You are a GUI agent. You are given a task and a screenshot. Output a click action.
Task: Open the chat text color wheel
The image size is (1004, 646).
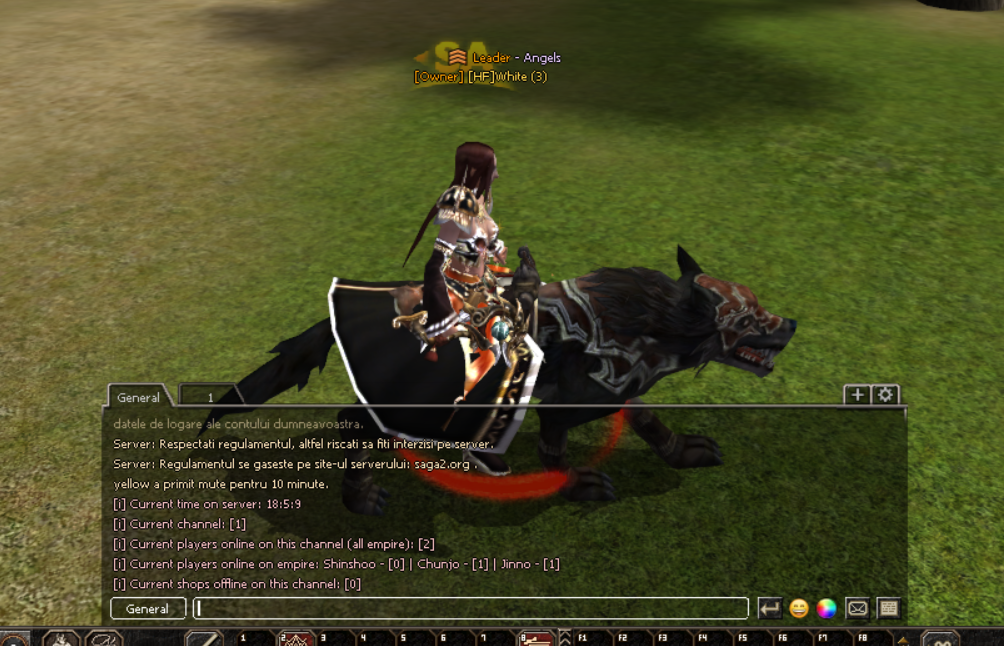coord(826,608)
